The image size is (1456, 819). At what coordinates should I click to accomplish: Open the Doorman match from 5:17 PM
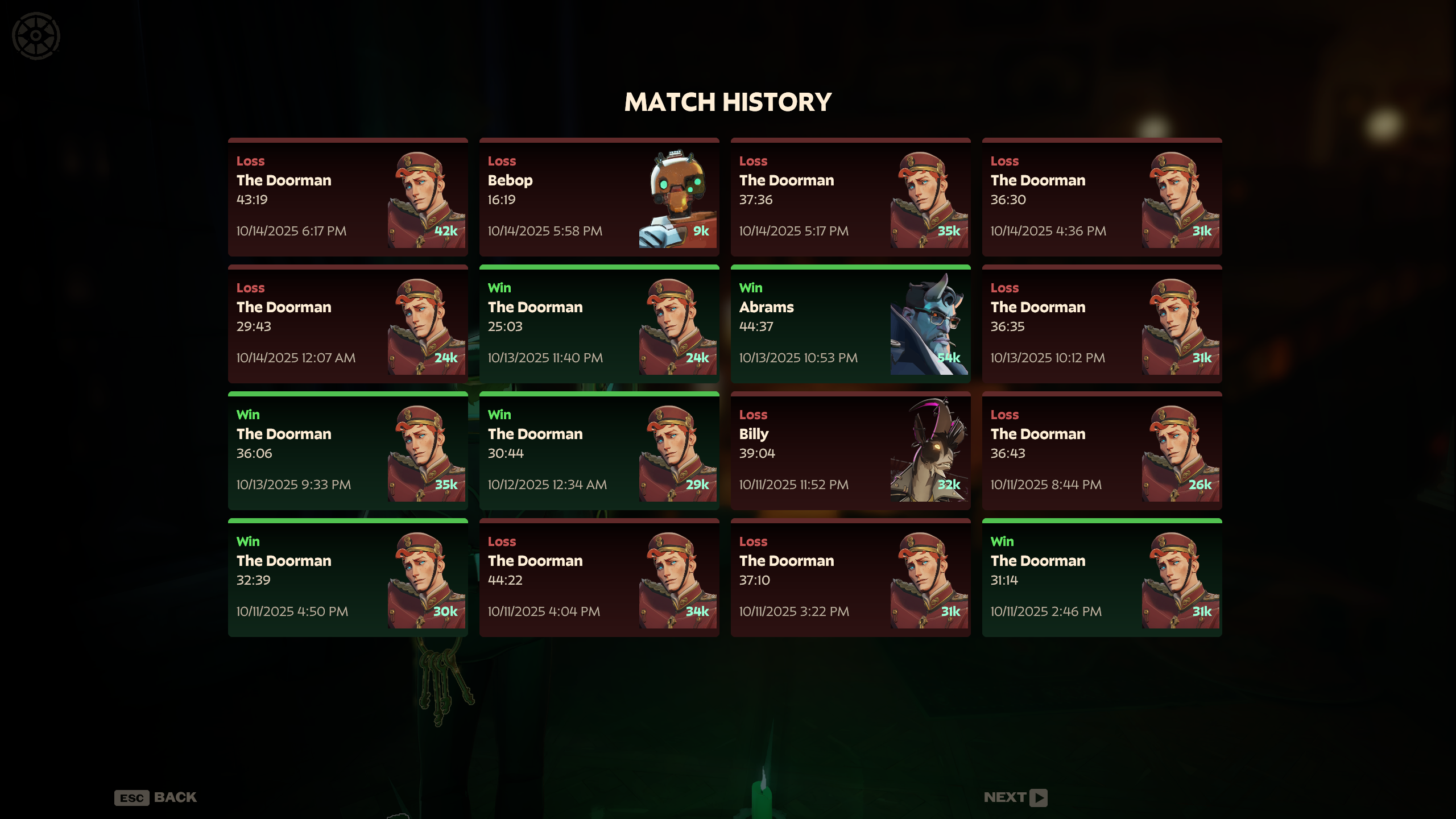[x=850, y=197]
